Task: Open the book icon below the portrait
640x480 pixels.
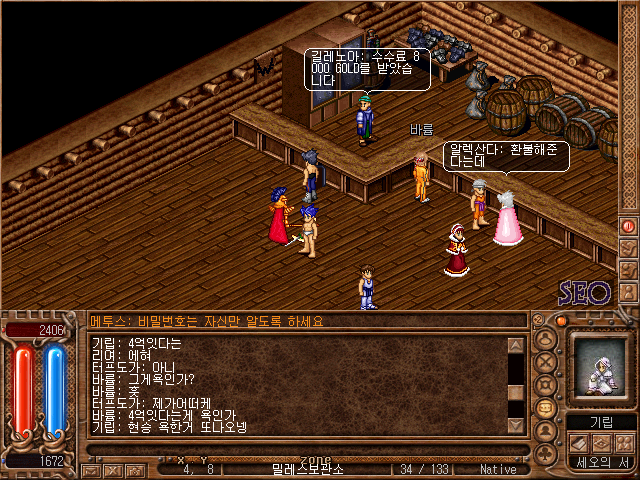Action: pos(579,443)
